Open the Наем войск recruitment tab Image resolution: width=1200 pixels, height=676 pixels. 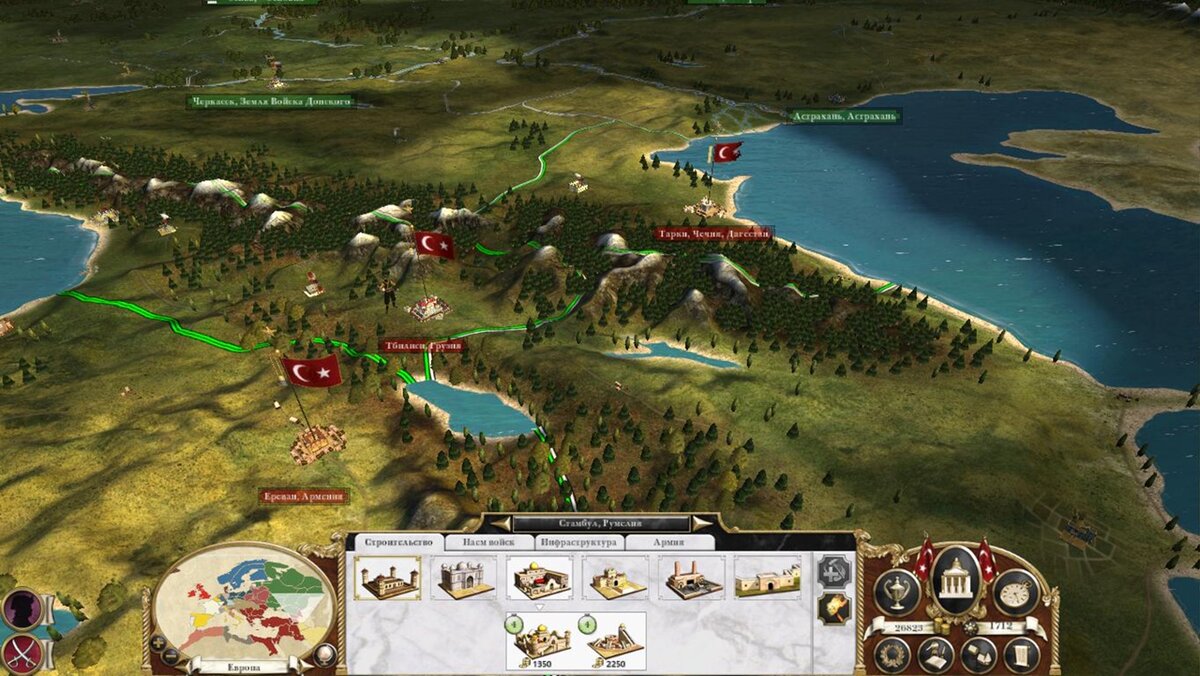[x=488, y=542]
